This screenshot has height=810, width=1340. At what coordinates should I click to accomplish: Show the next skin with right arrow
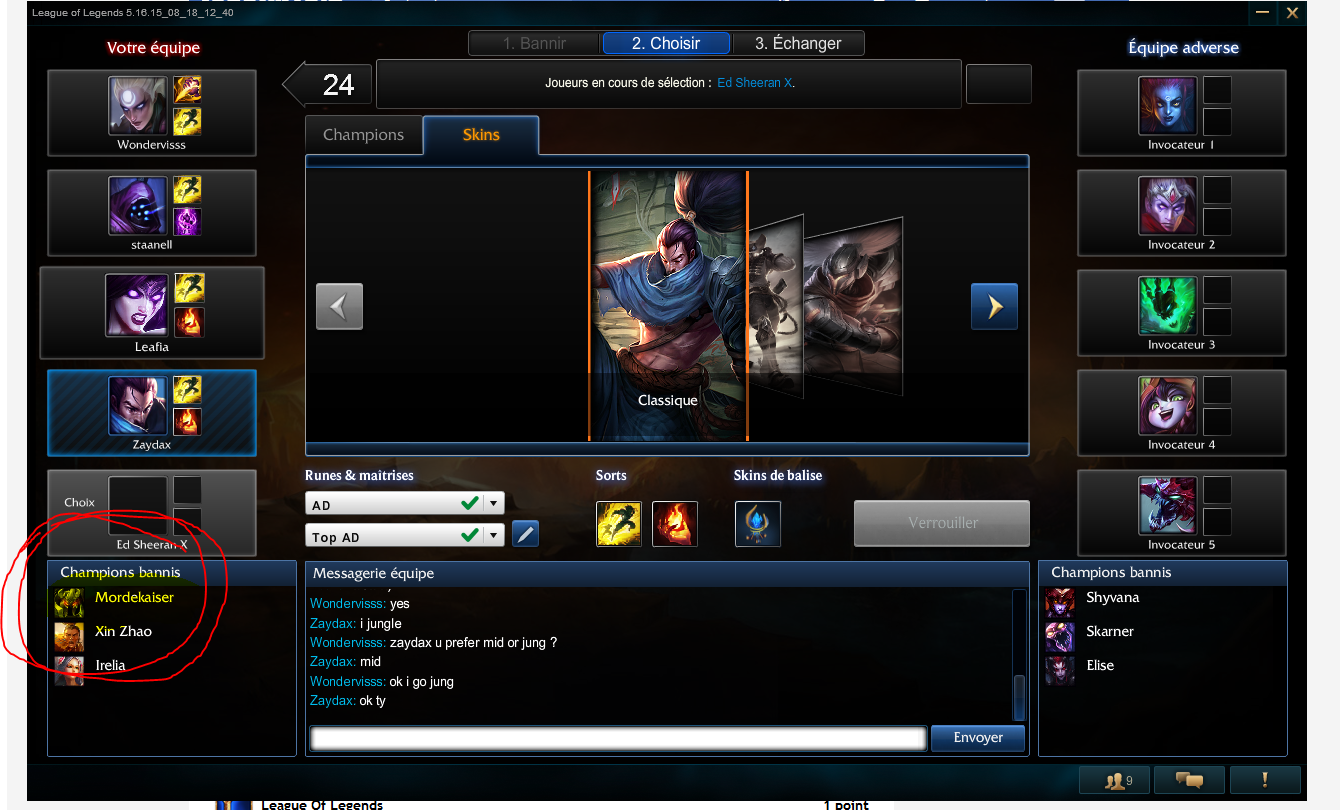tap(994, 306)
